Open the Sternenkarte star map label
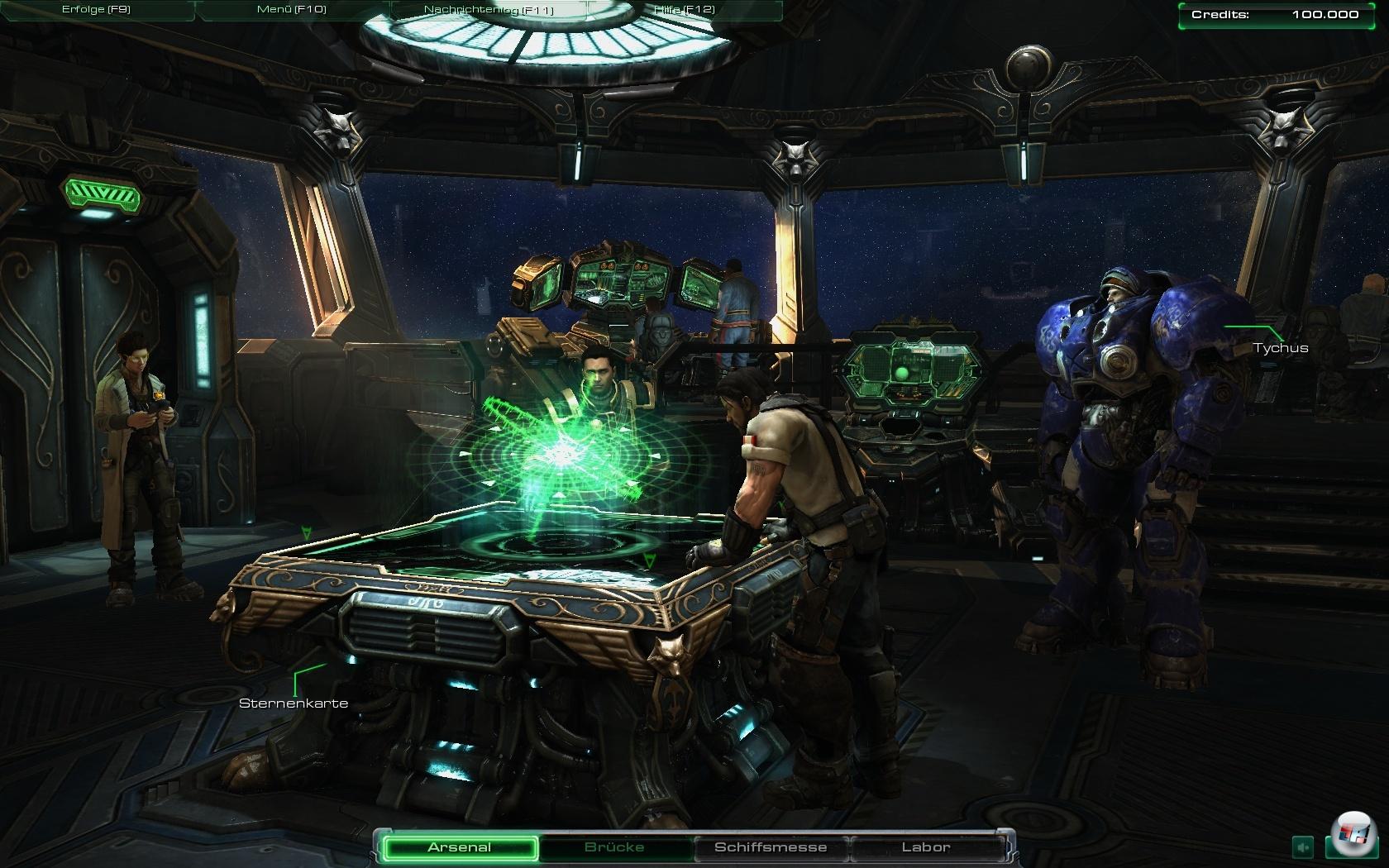This screenshot has width=1389, height=868. pyautogui.click(x=294, y=703)
